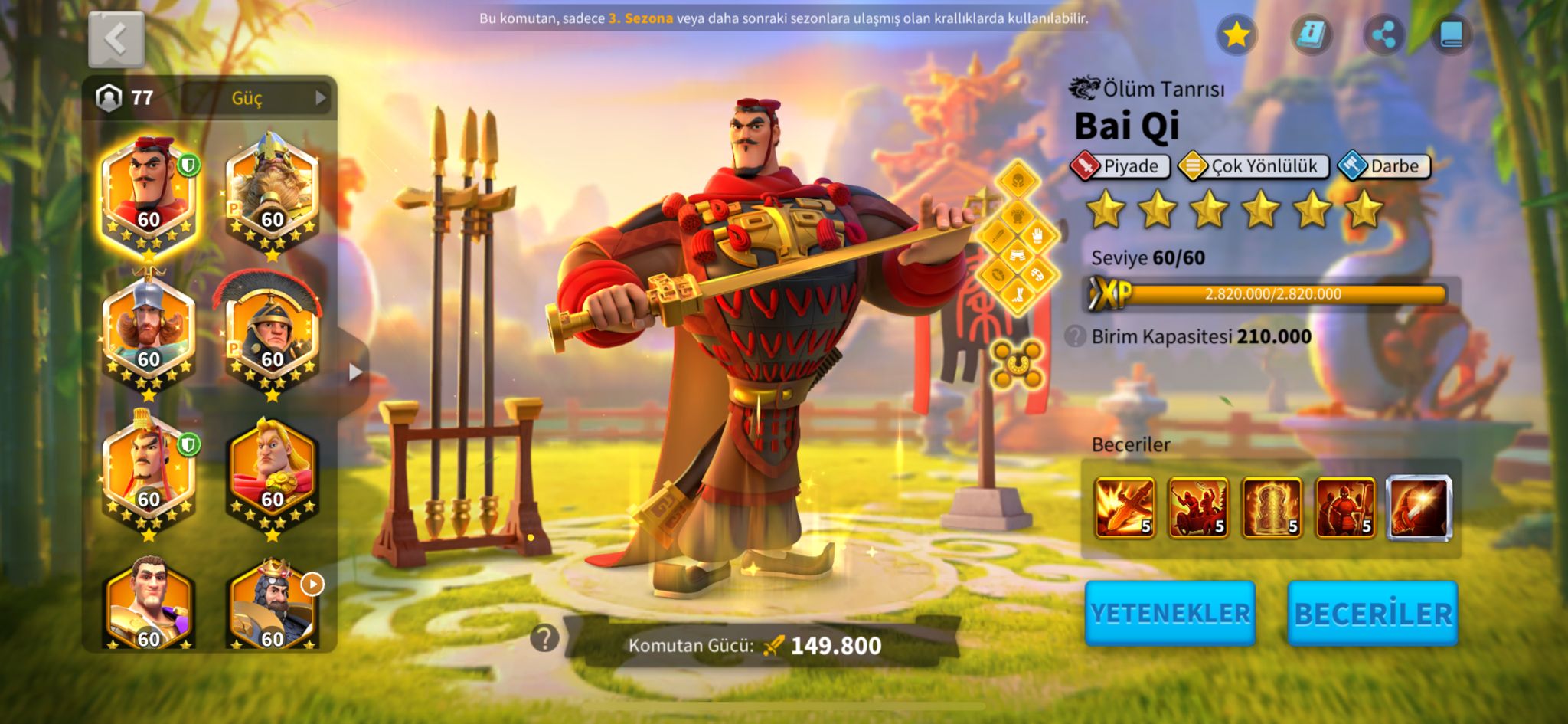
Task: Share this commander
Action: pyautogui.click(x=1383, y=34)
